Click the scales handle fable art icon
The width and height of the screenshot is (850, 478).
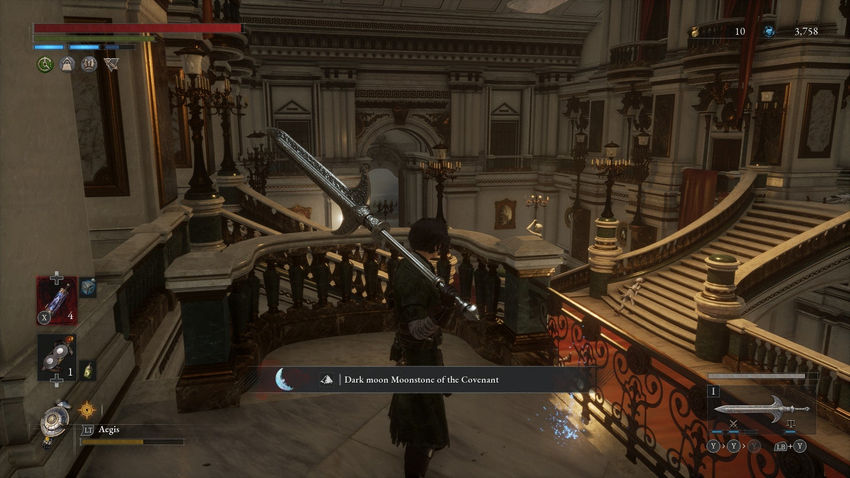pos(789,426)
